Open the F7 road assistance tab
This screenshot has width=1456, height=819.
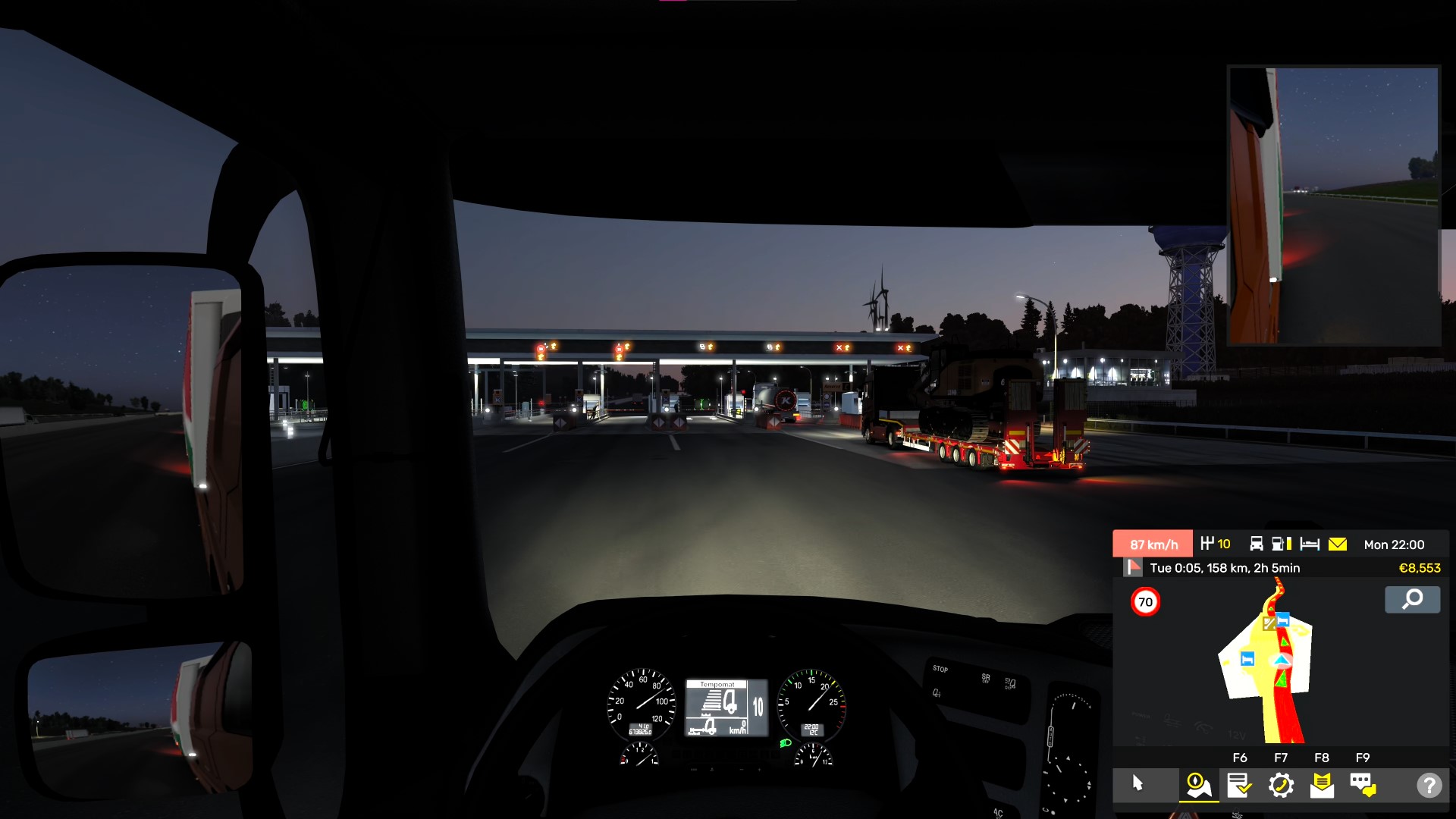[1281, 785]
